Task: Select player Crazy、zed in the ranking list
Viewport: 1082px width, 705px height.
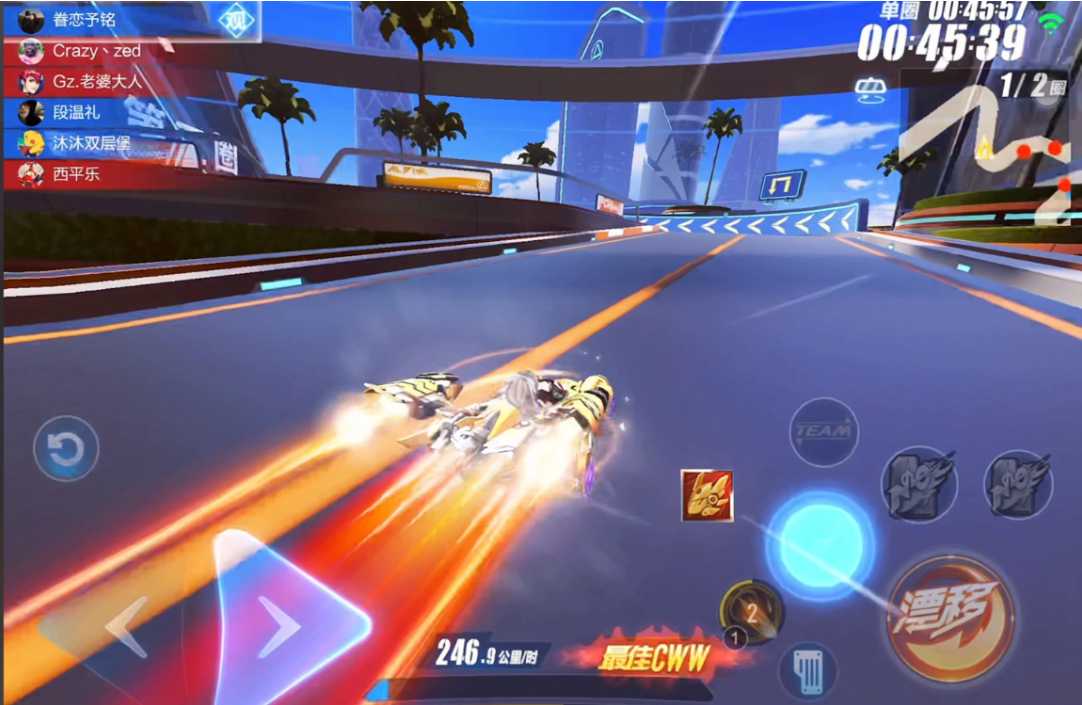Action: (x=95, y=51)
